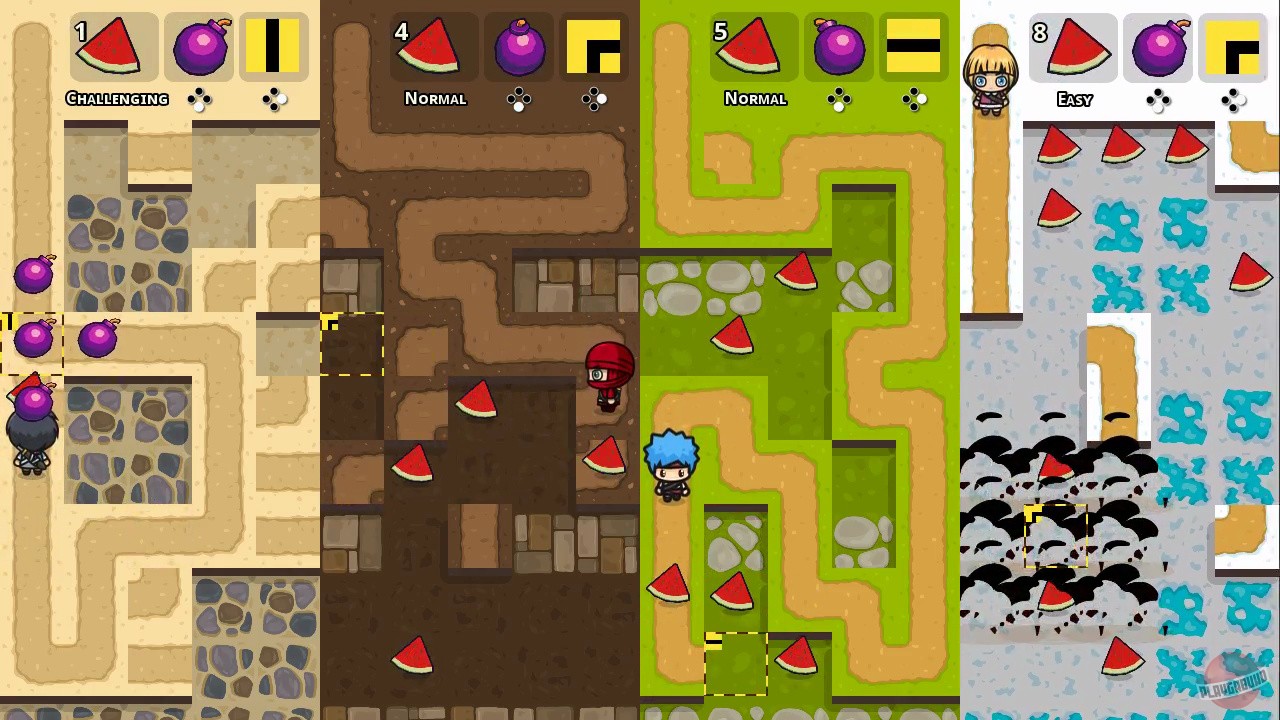Image resolution: width=1280 pixels, height=720 pixels.
Task: Click the yellow corner-maze map icon in the second panel
Action: coord(594,45)
